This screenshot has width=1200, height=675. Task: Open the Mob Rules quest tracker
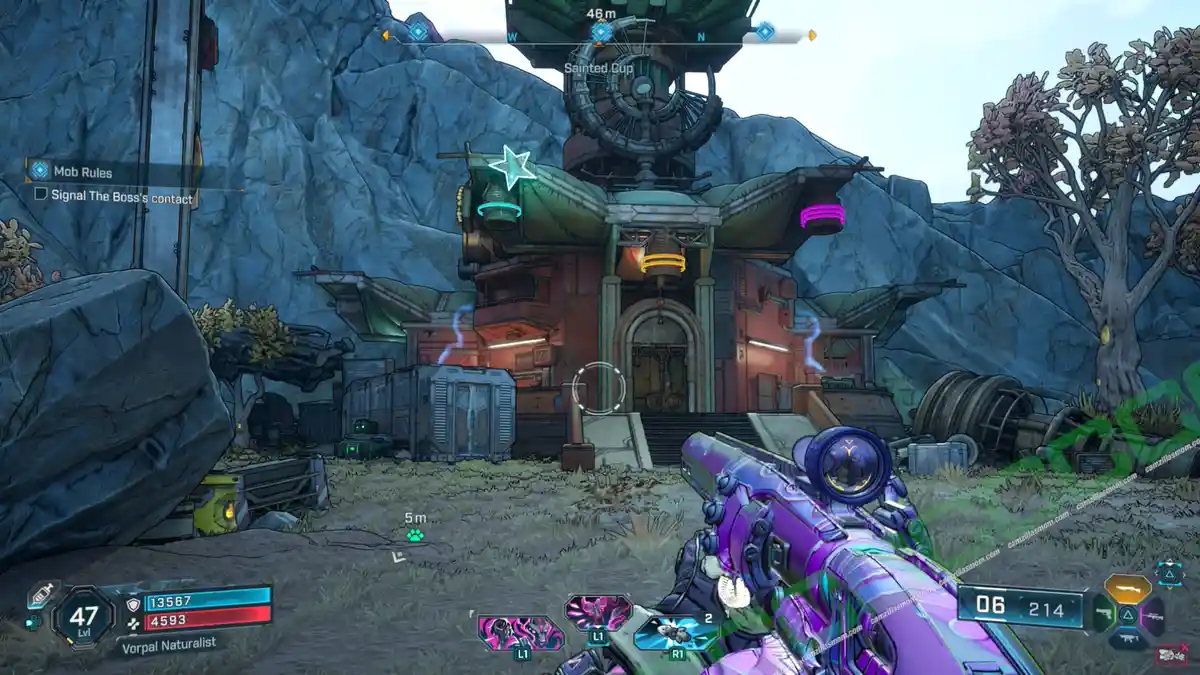(84, 172)
